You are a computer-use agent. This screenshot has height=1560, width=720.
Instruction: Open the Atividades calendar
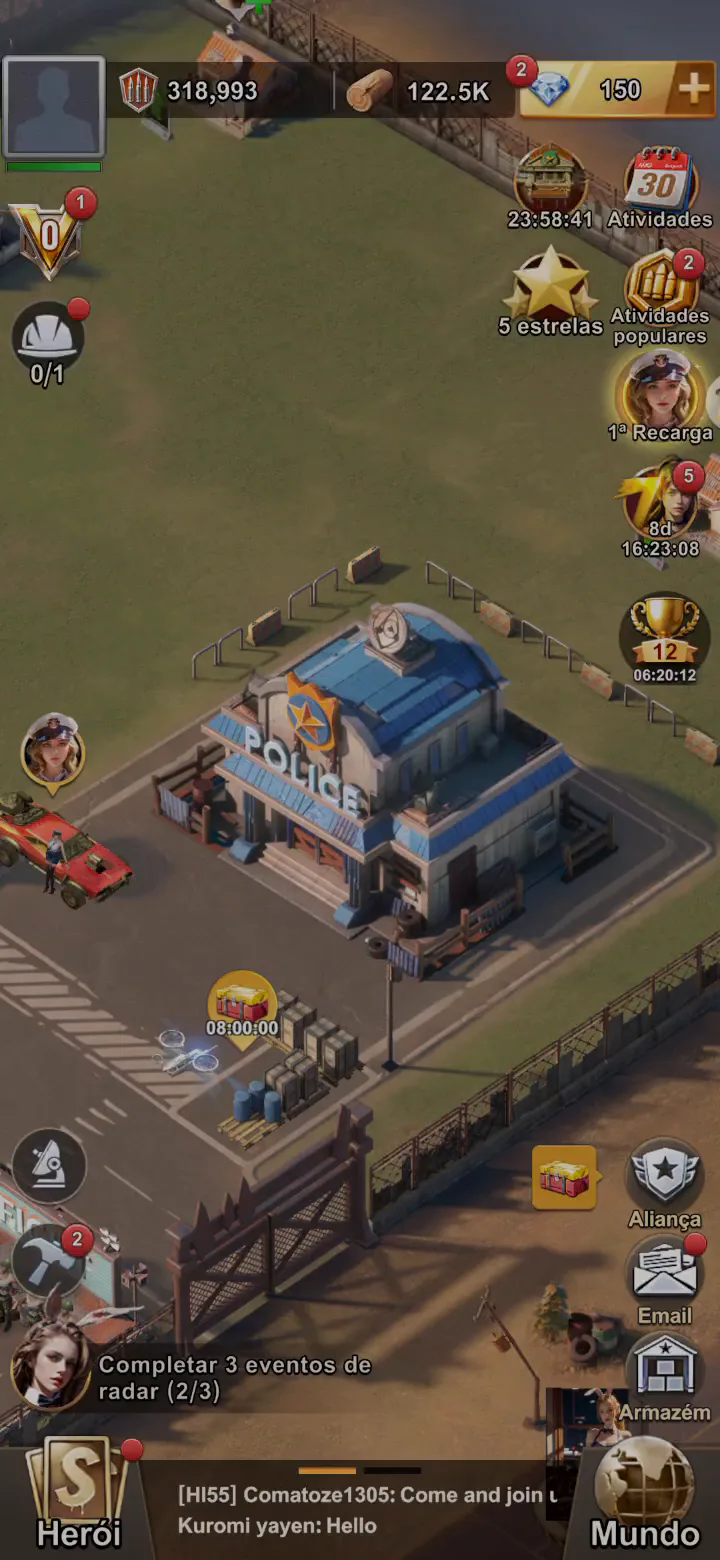pyautogui.click(x=659, y=182)
